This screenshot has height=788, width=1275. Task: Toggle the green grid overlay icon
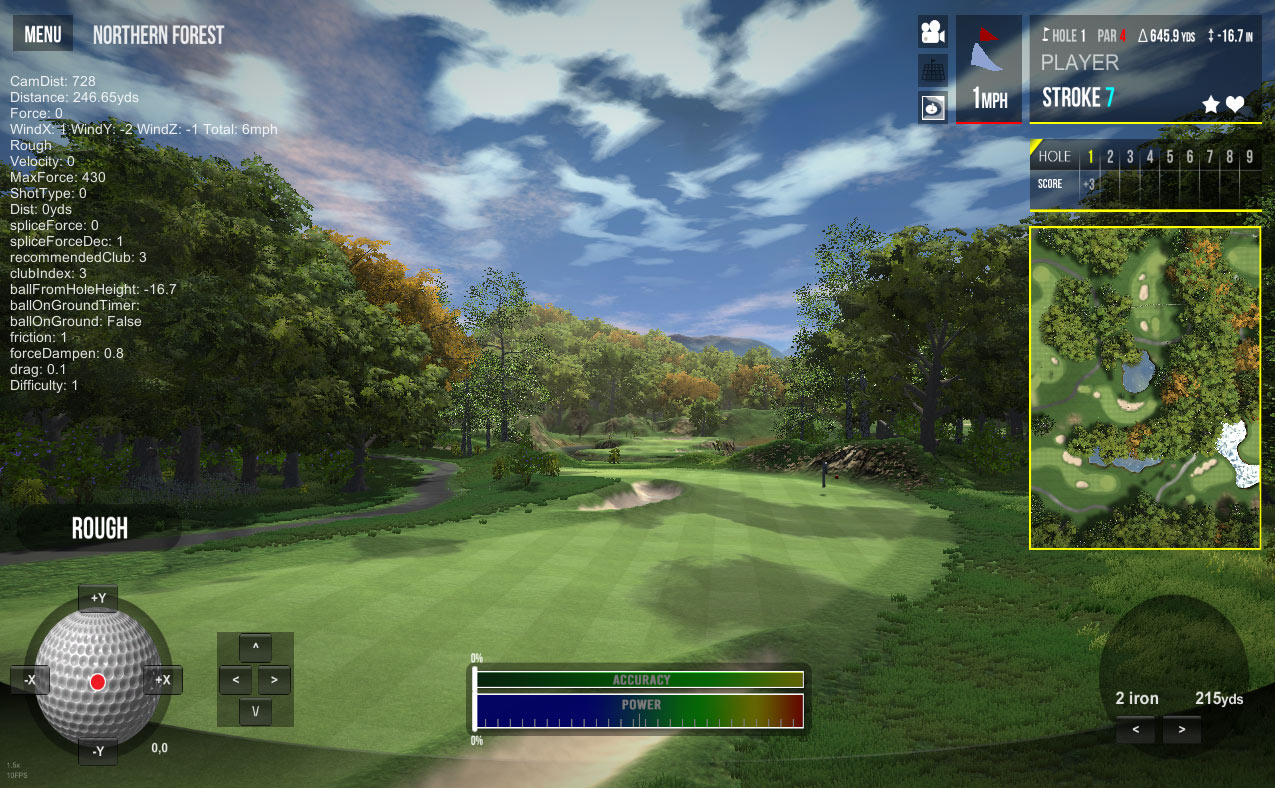tap(933, 69)
